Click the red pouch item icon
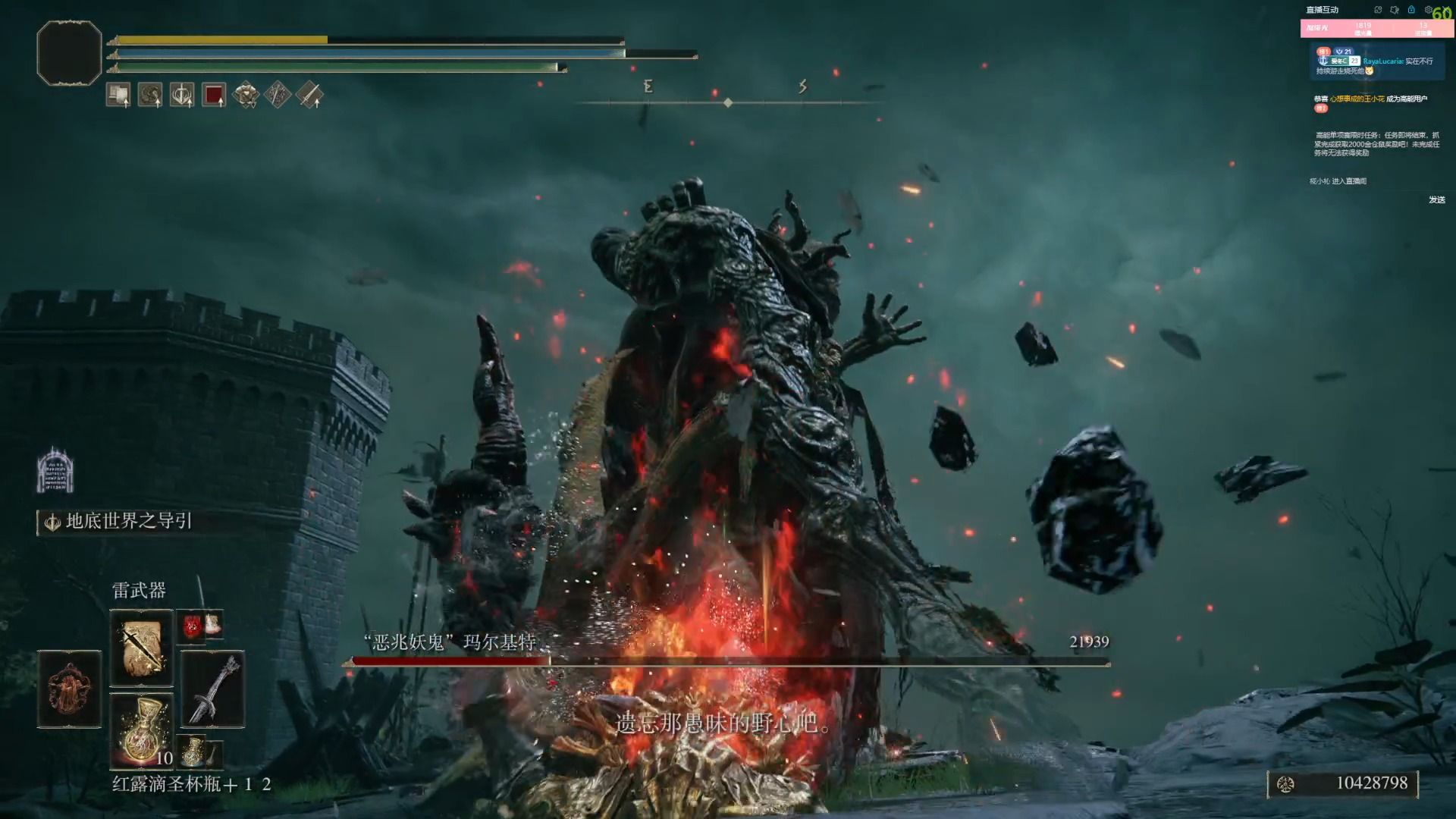This screenshot has width=1456, height=819. [x=193, y=625]
